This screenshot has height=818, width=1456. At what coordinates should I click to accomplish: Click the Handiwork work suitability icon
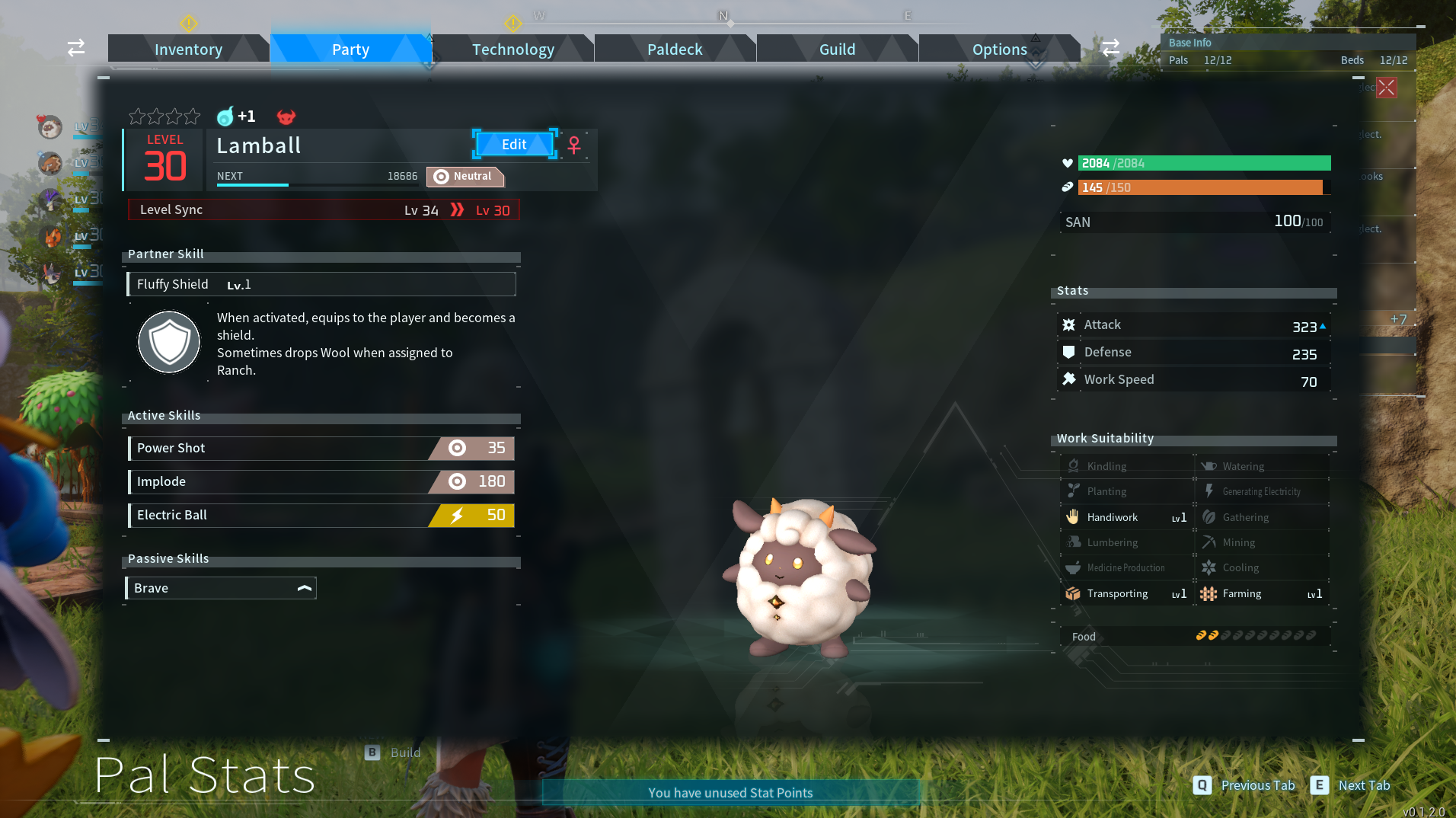point(1074,517)
